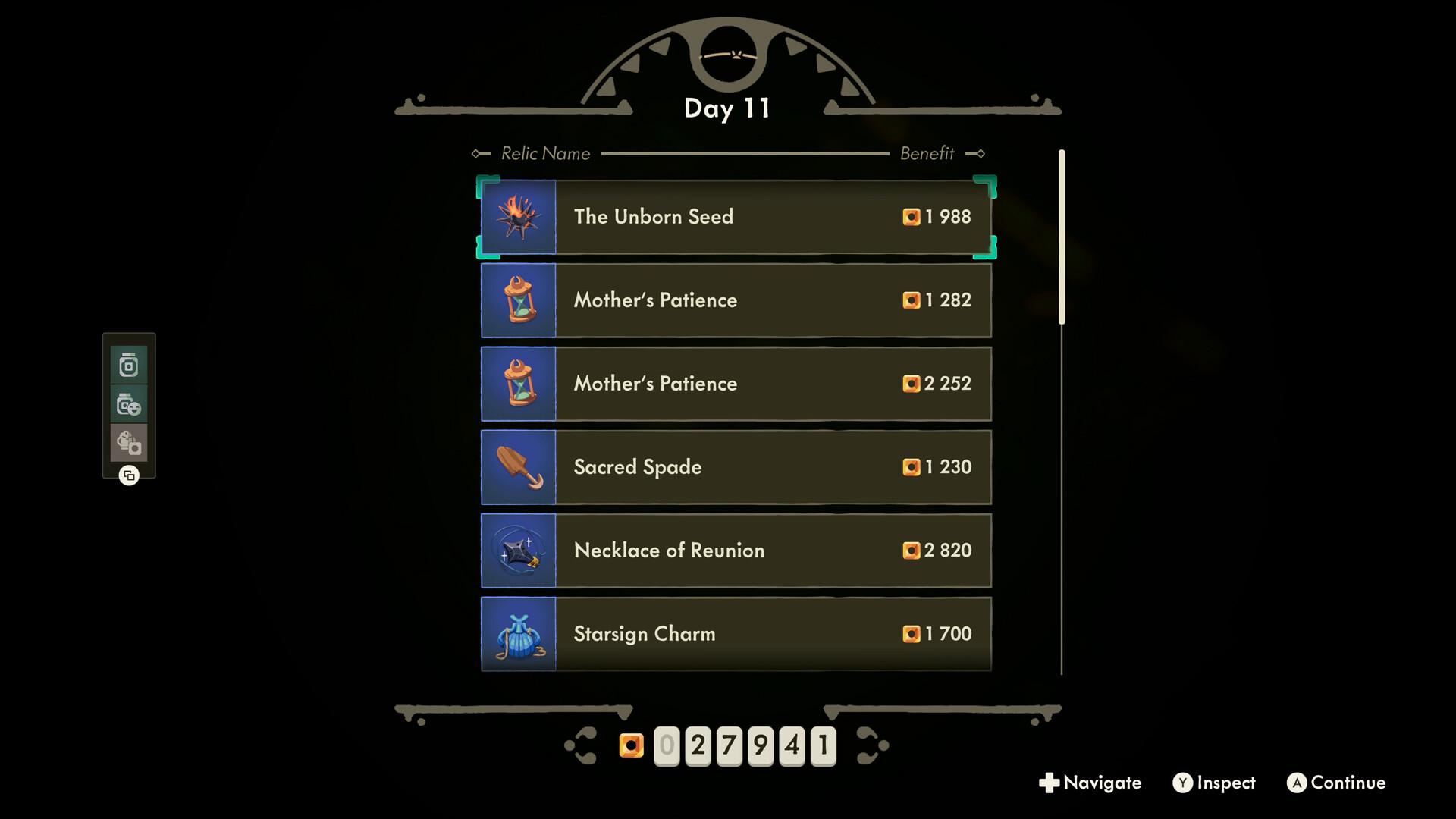
Task: Click the lantern icon beside Mother's Patience
Action: 519,300
